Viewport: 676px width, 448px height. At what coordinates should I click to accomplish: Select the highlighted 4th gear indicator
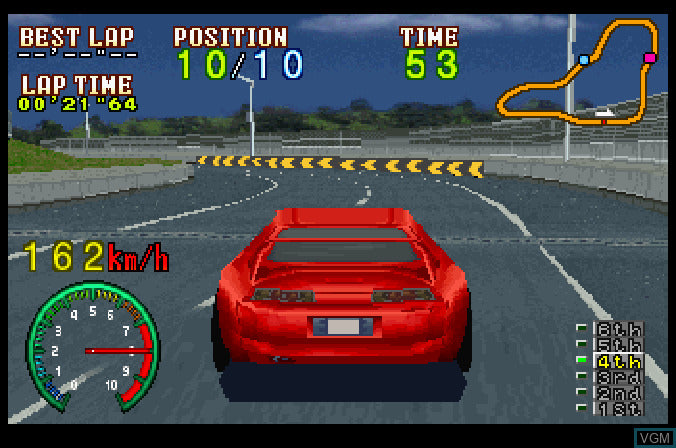click(619, 361)
